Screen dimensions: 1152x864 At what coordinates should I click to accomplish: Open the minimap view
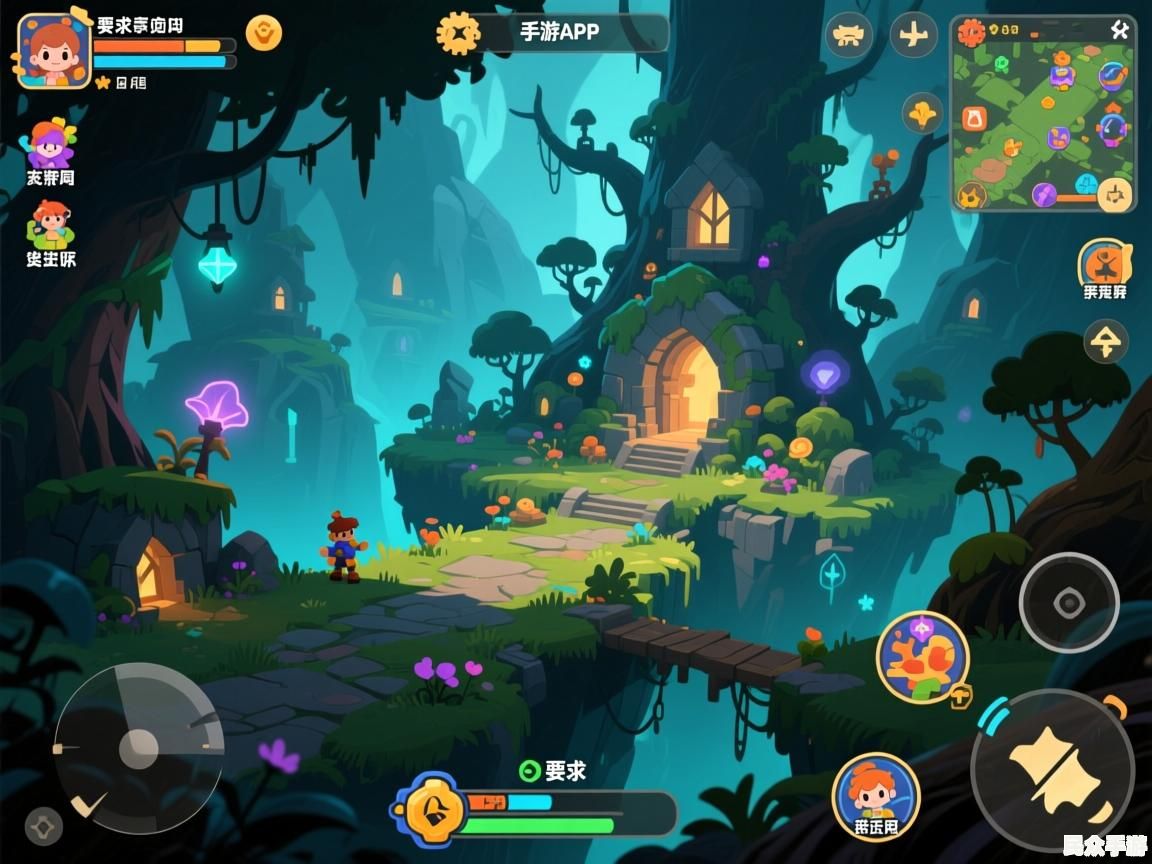click(x=1043, y=115)
